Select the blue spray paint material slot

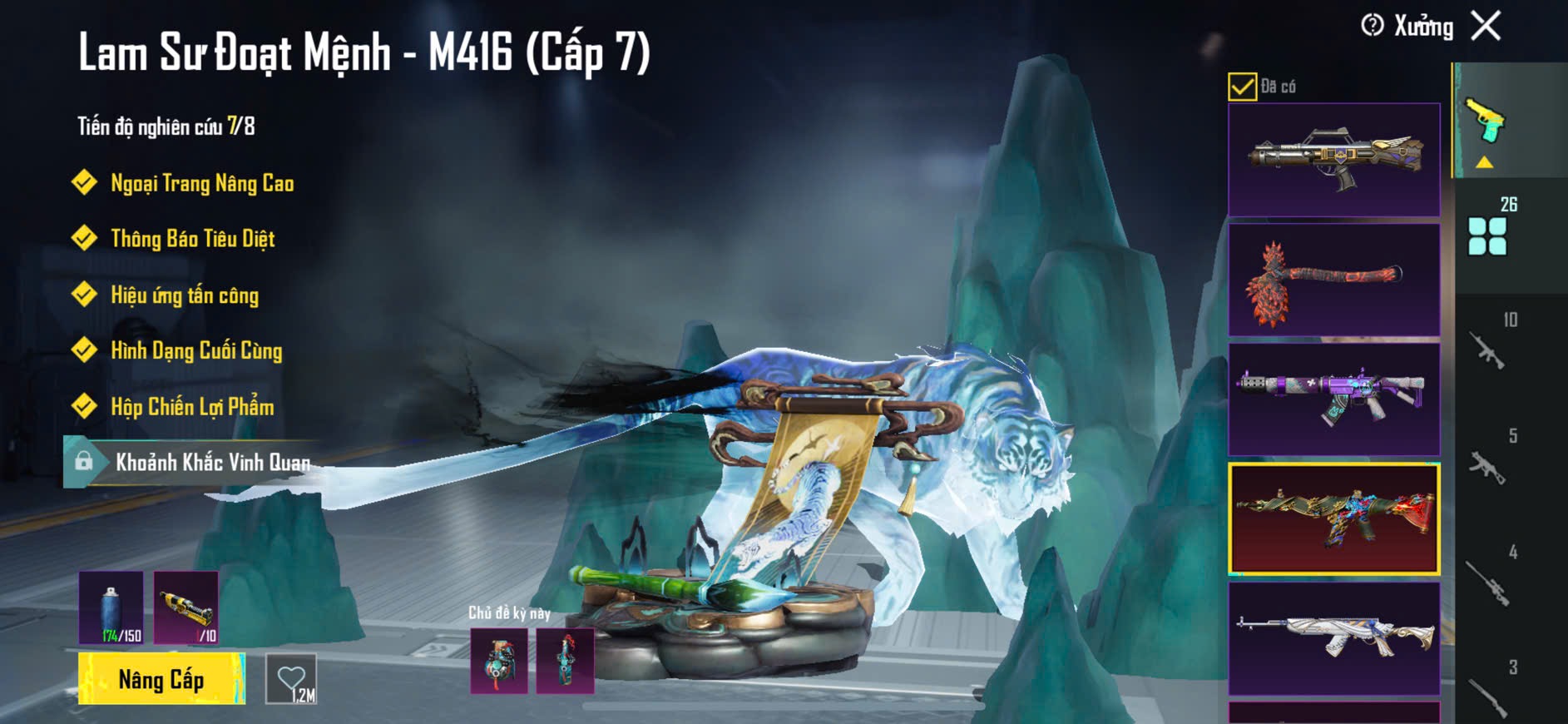[111, 608]
